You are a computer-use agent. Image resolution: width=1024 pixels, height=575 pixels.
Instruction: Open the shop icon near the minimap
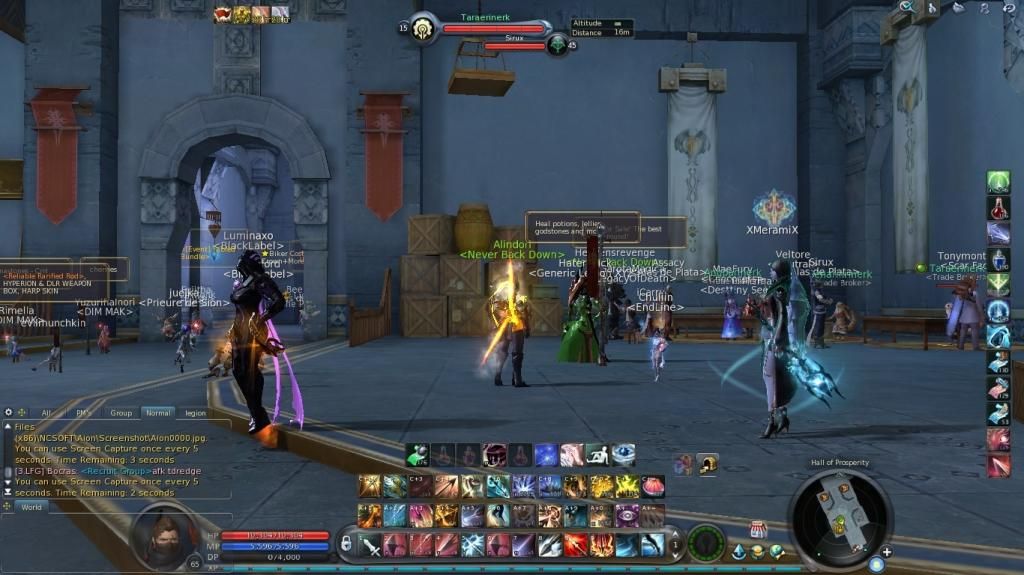pyautogui.click(x=757, y=530)
